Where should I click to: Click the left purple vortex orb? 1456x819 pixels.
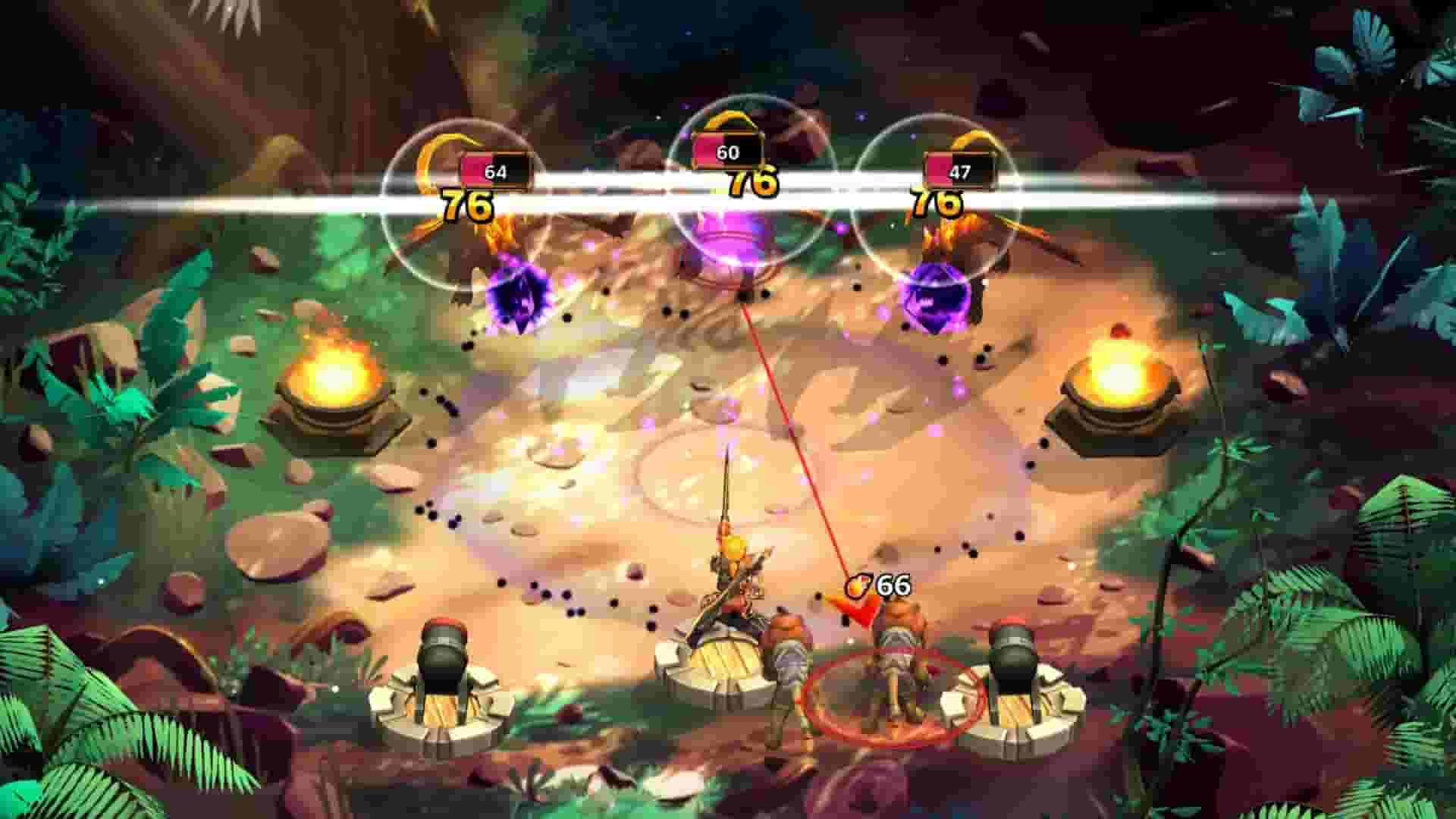pos(519,296)
